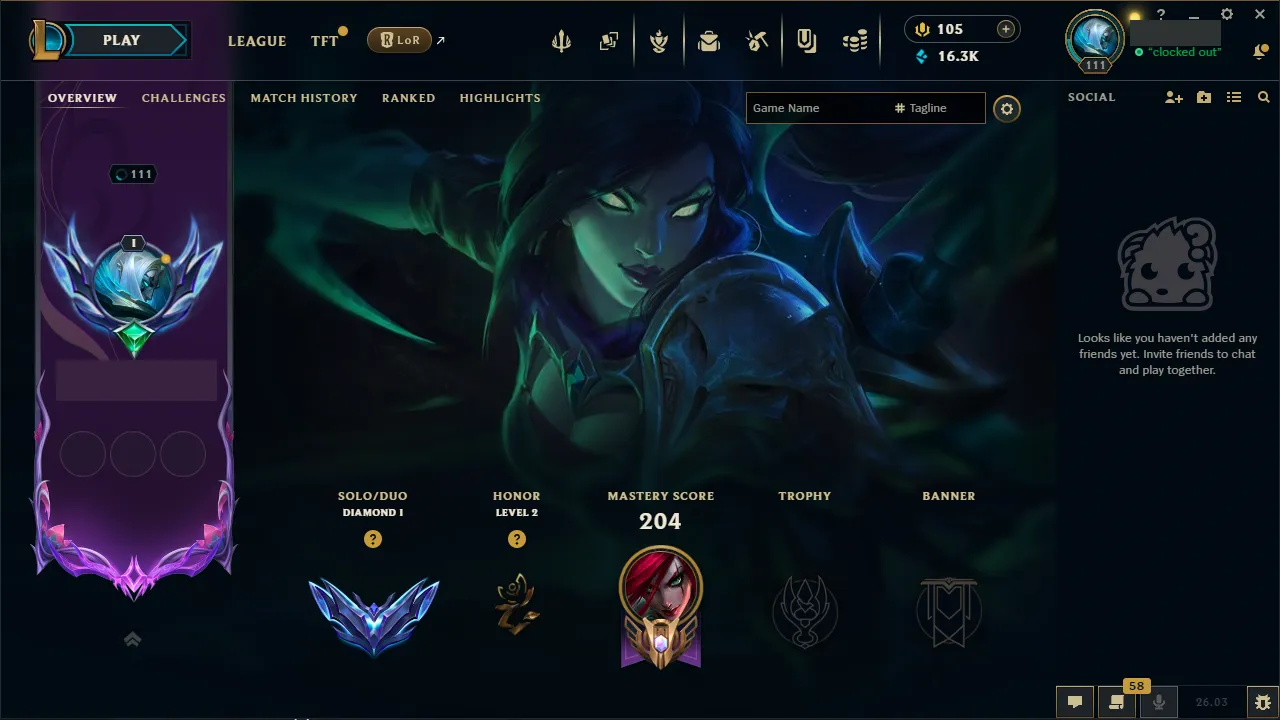Search friends with the magnifier in Social panel
This screenshot has height=720, width=1280.
tap(1263, 97)
